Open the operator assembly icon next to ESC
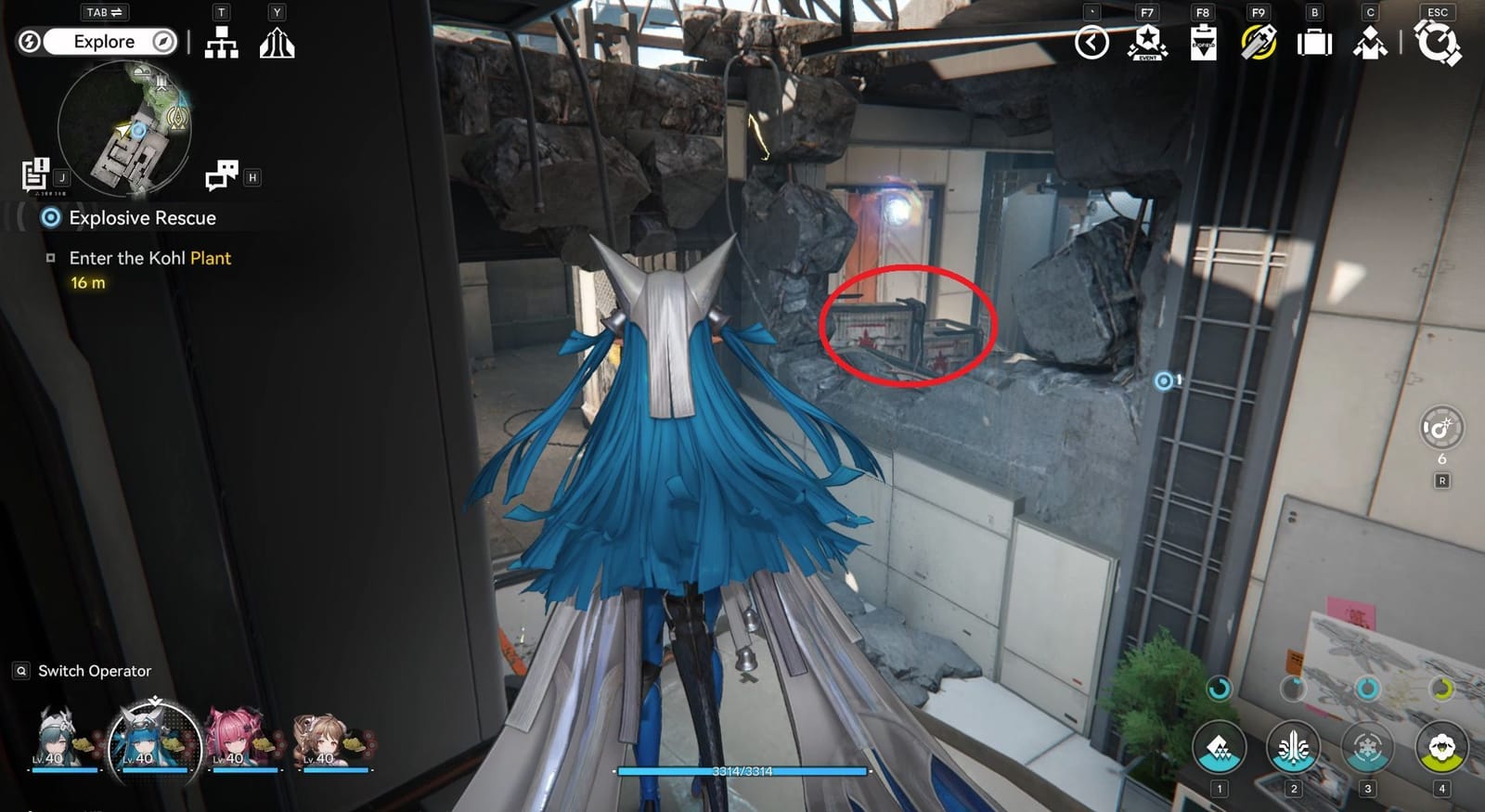Screen dimensions: 1485x812 (1371, 43)
